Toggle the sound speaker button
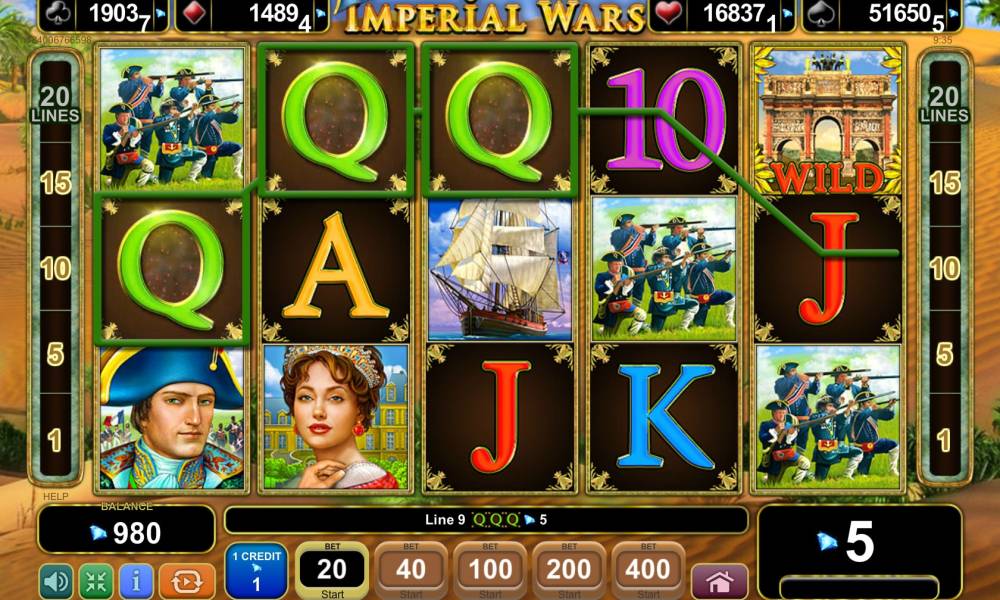This screenshot has width=1000, height=600. 55,581
